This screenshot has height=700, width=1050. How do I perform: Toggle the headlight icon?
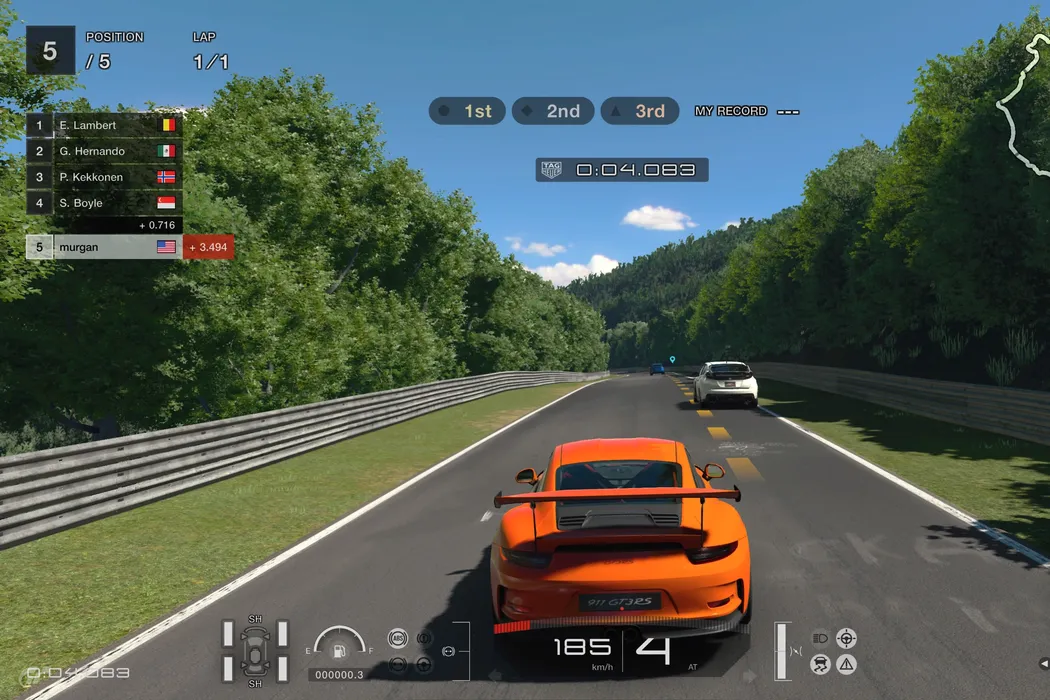pyautogui.click(x=821, y=637)
